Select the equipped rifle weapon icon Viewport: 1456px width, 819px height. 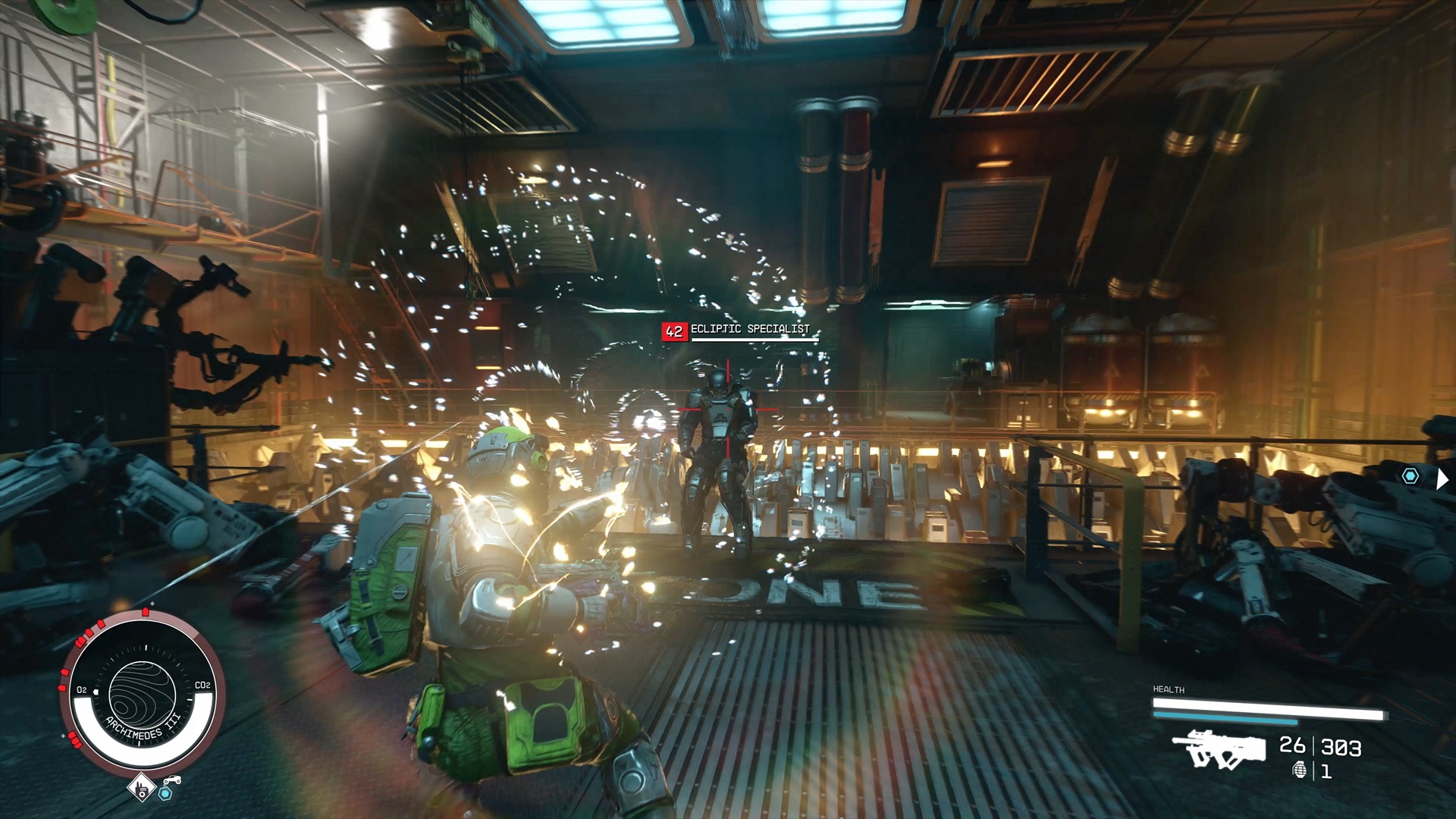coord(1219,749)
